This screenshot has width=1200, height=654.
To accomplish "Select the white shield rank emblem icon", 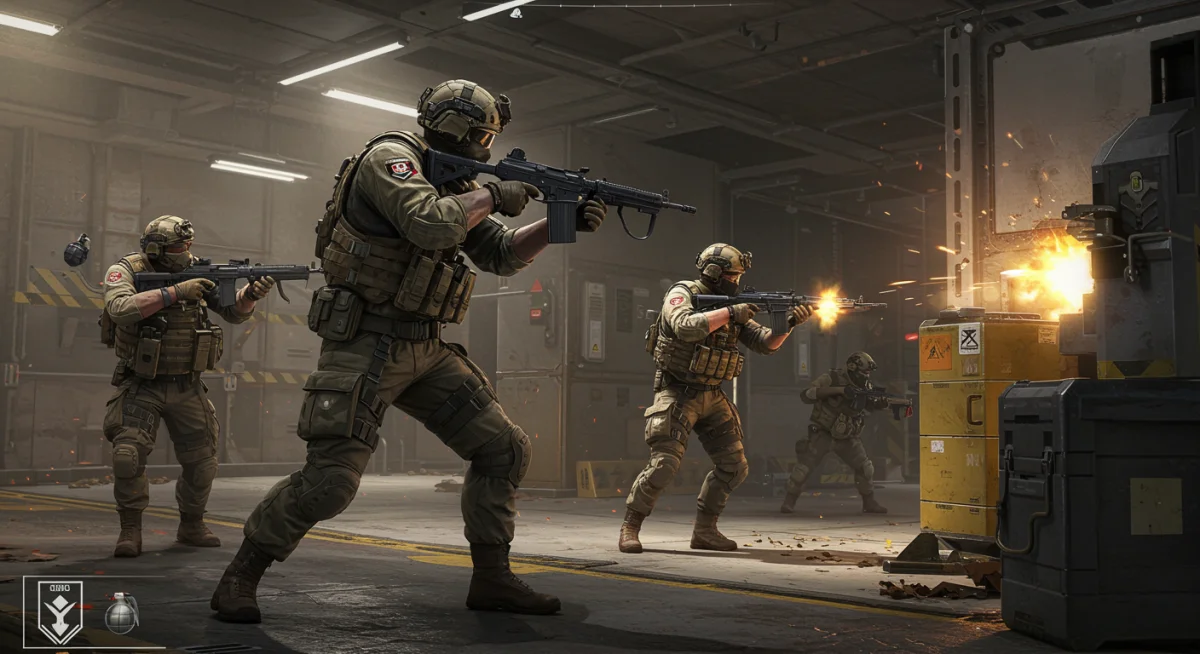I will click(60, 611).
